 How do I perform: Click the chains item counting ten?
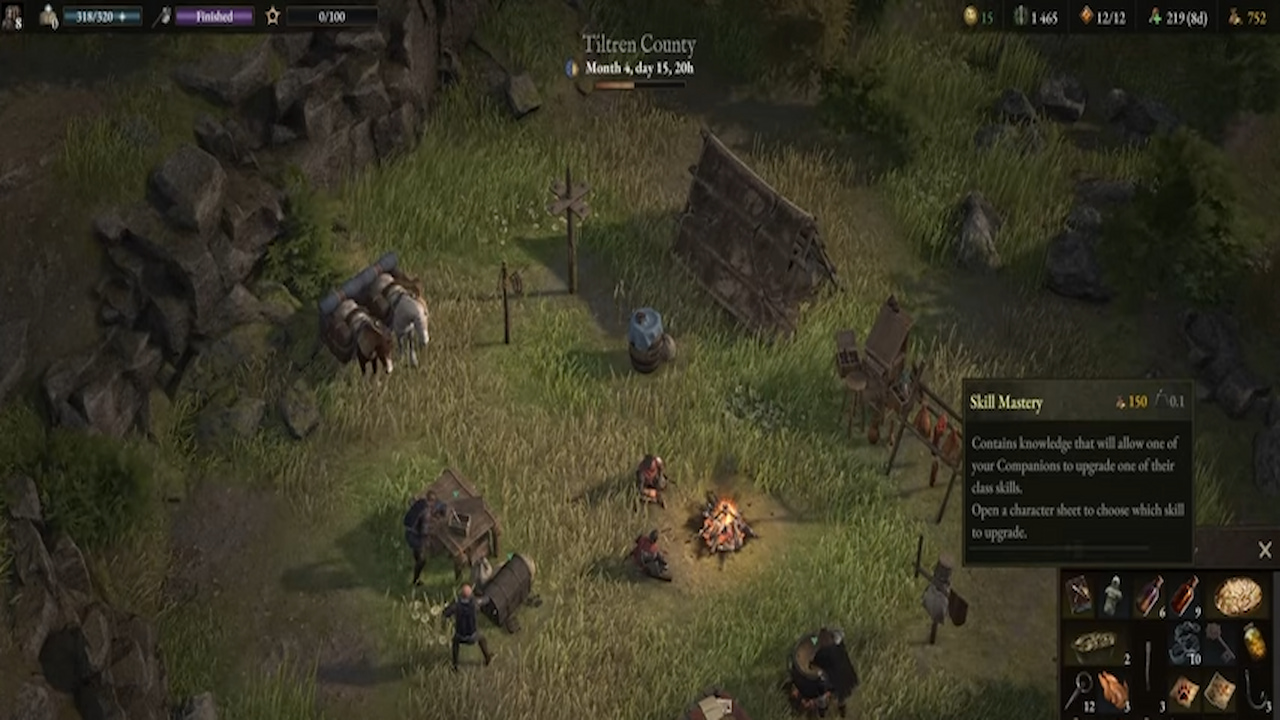coord(1184,640)
